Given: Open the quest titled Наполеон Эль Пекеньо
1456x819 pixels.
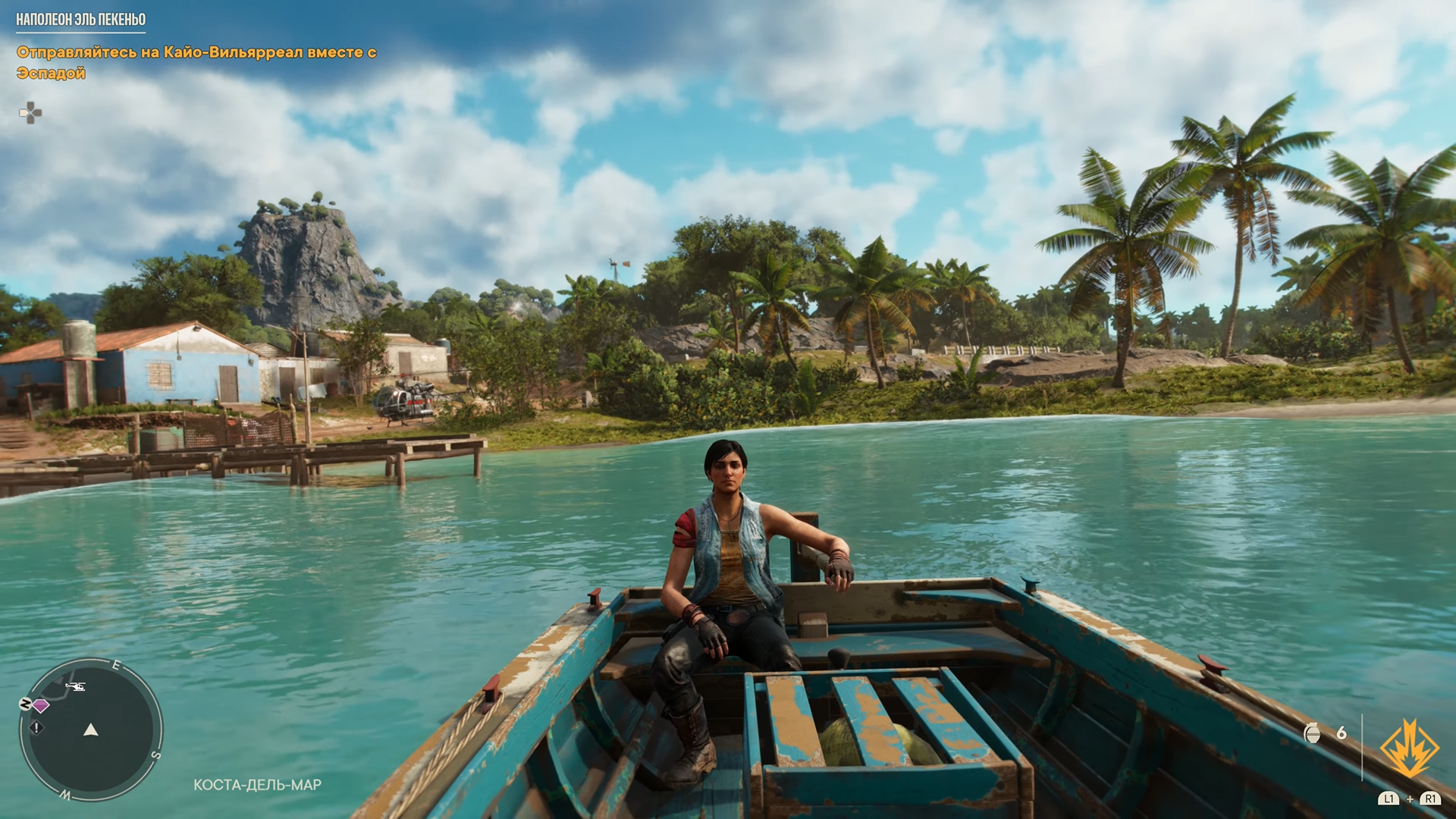Looking at the screenshot, I should (81, 20).
